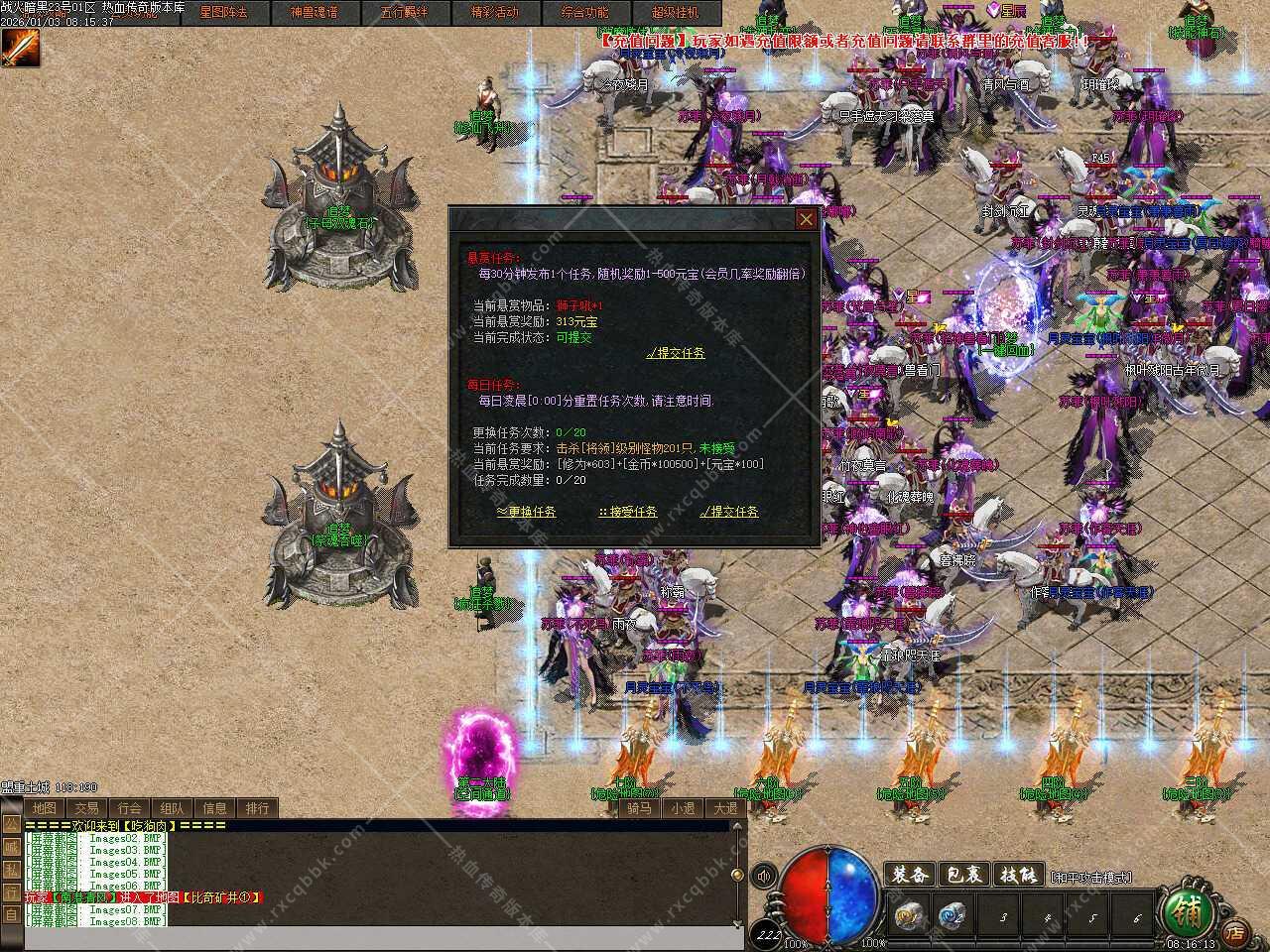
Task: Open the 精彩活动 events menu
Action: (494, 13)
